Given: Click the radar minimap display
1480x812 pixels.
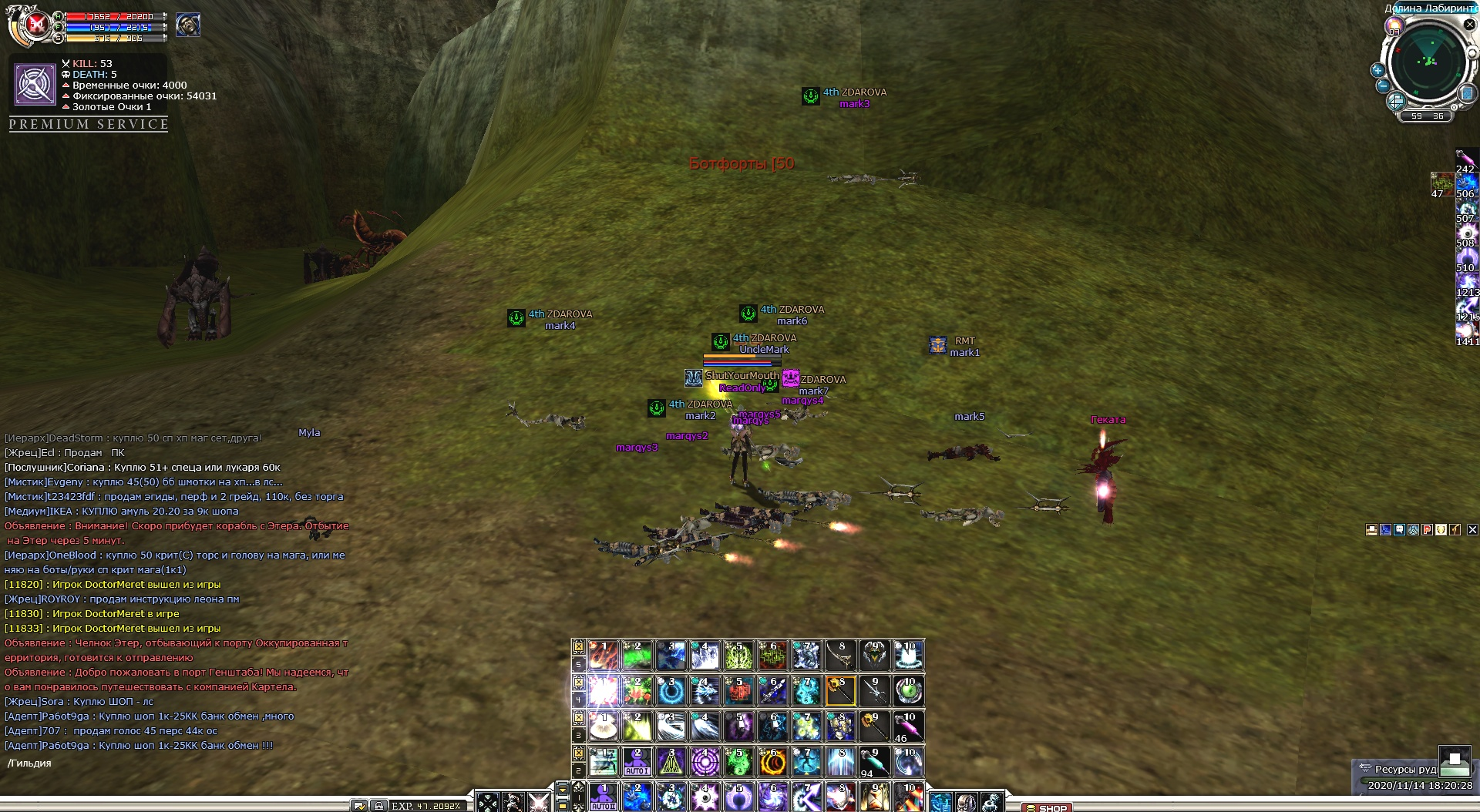Looking at the screenshot, I should point(1428,62).
